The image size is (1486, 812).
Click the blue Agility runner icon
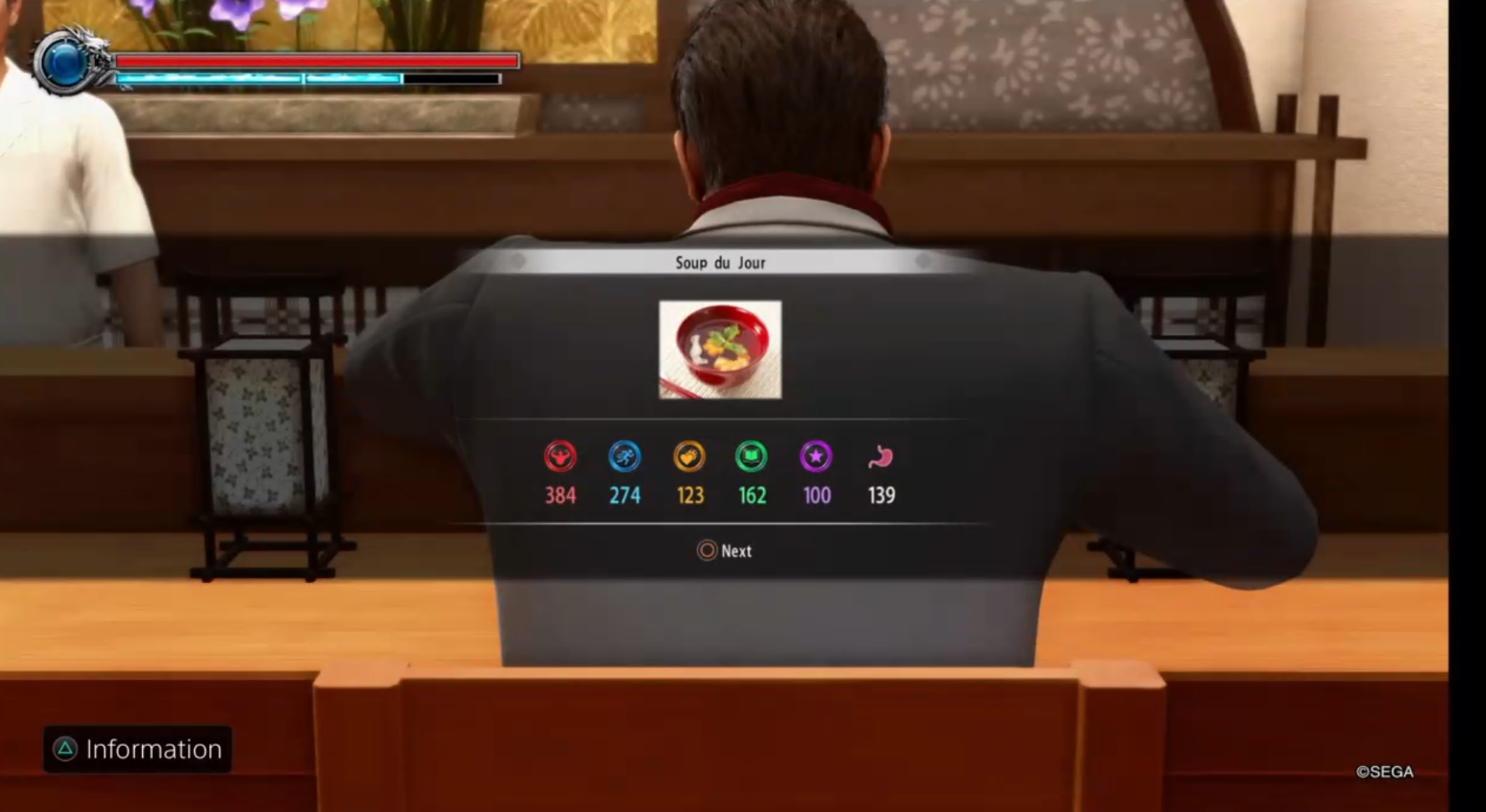(624, 456)
